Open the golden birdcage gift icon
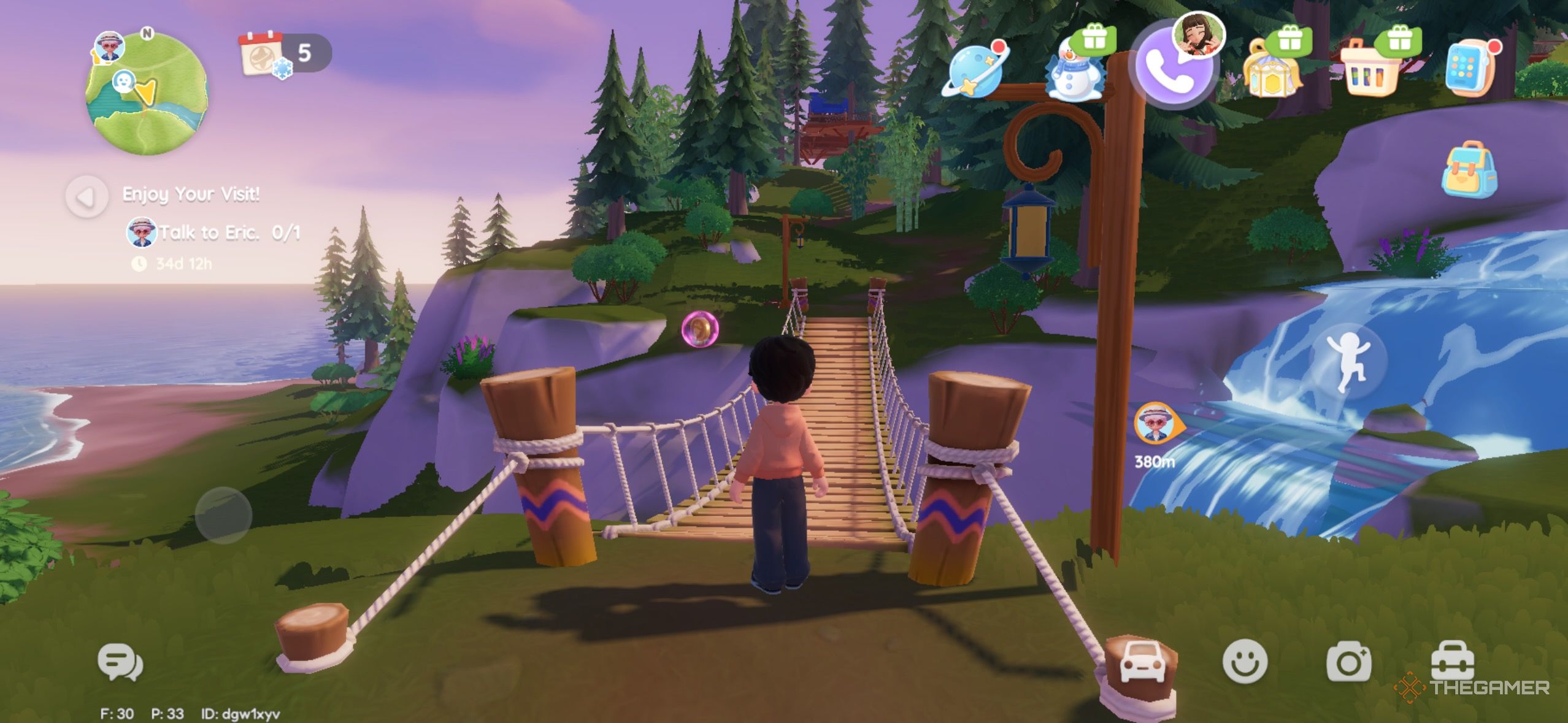The height and width of the screenshot is (723, 1568). 1271,69
